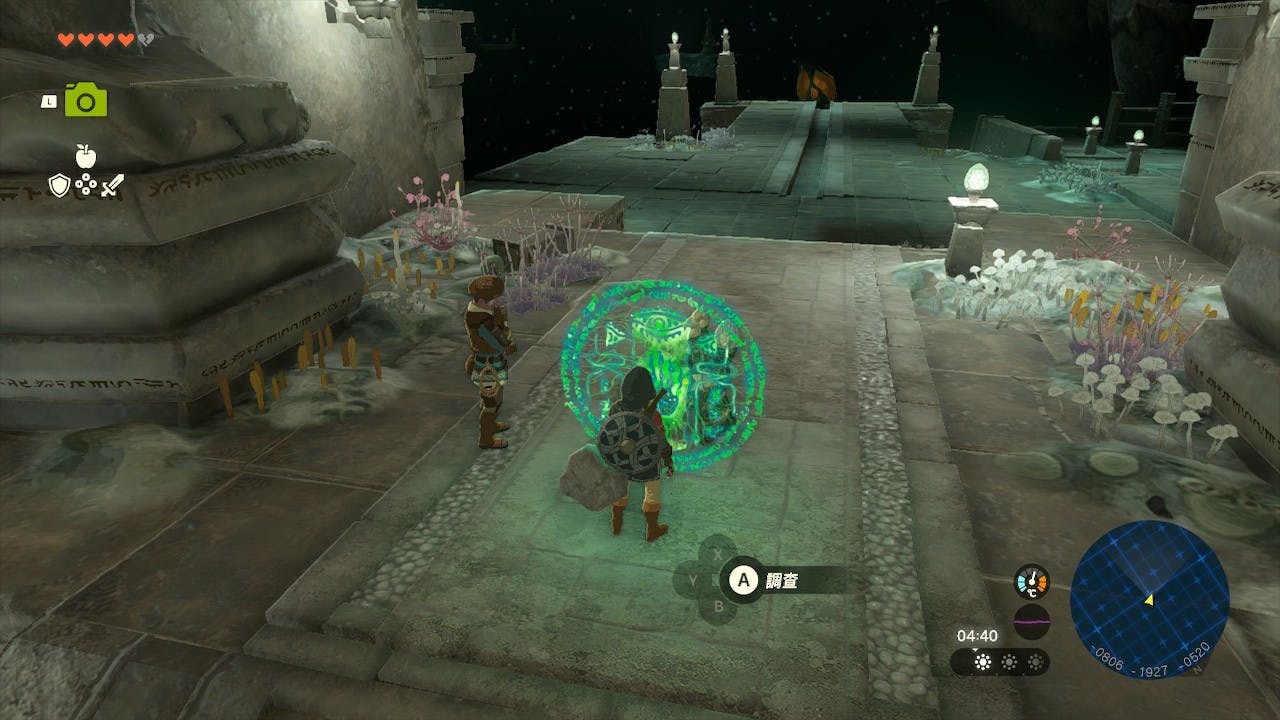Select the sword weapon icon
The height and width of the screenshot is (720, 1280).
[x=111, y=185]
